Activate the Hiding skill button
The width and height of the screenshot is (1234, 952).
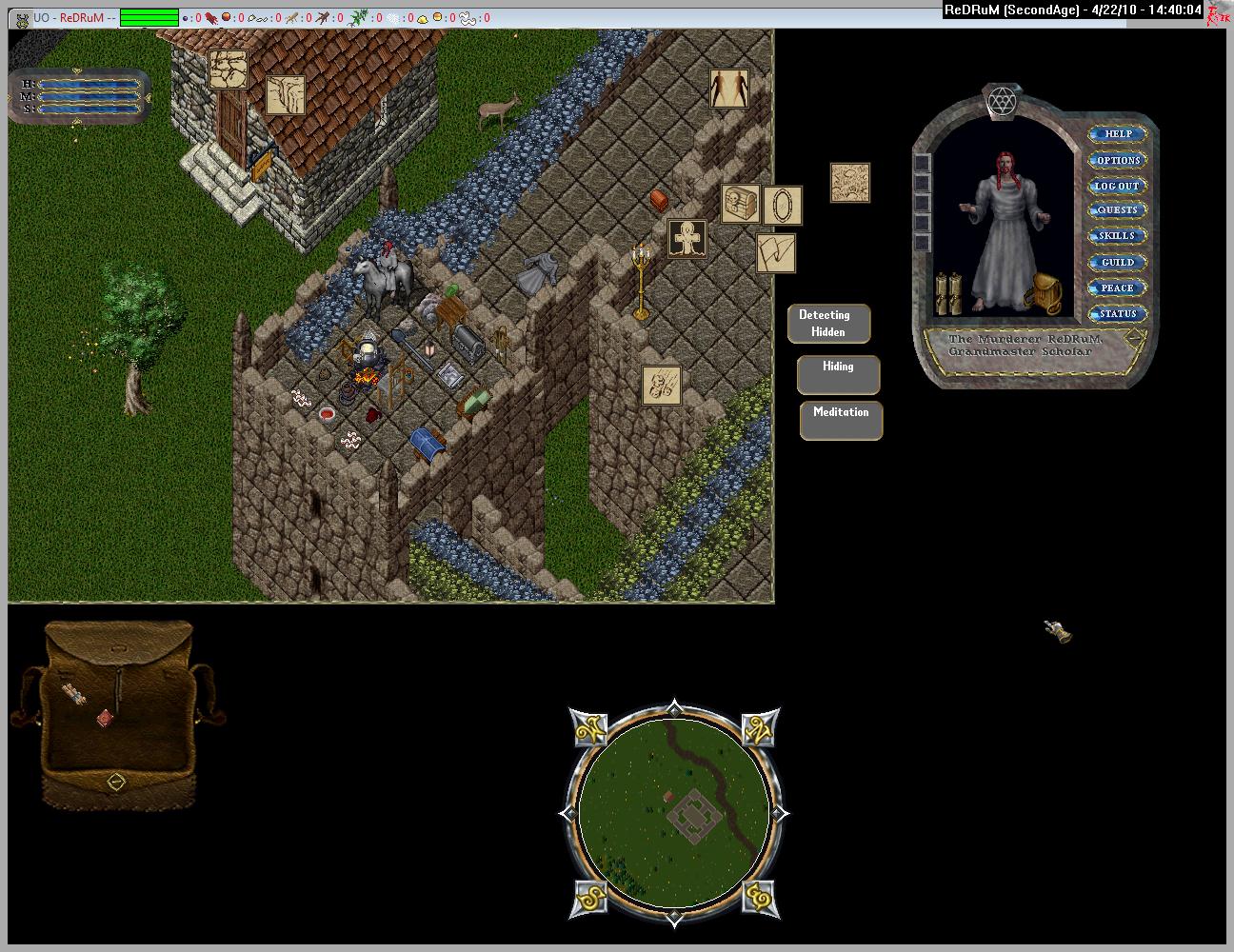coord(838,375)
